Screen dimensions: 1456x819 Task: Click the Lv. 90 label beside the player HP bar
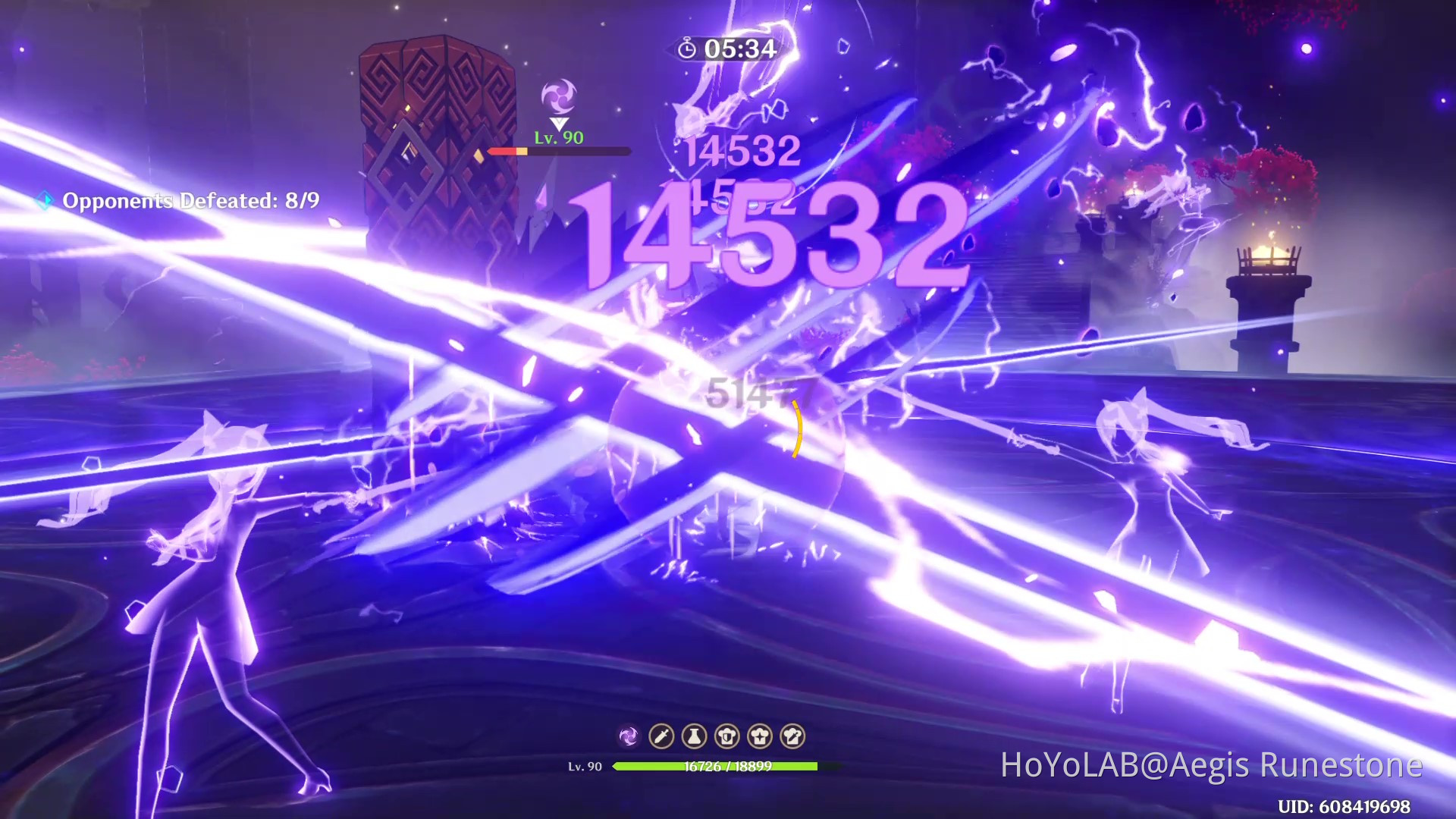pyautogui.click(x=585, y=767)
